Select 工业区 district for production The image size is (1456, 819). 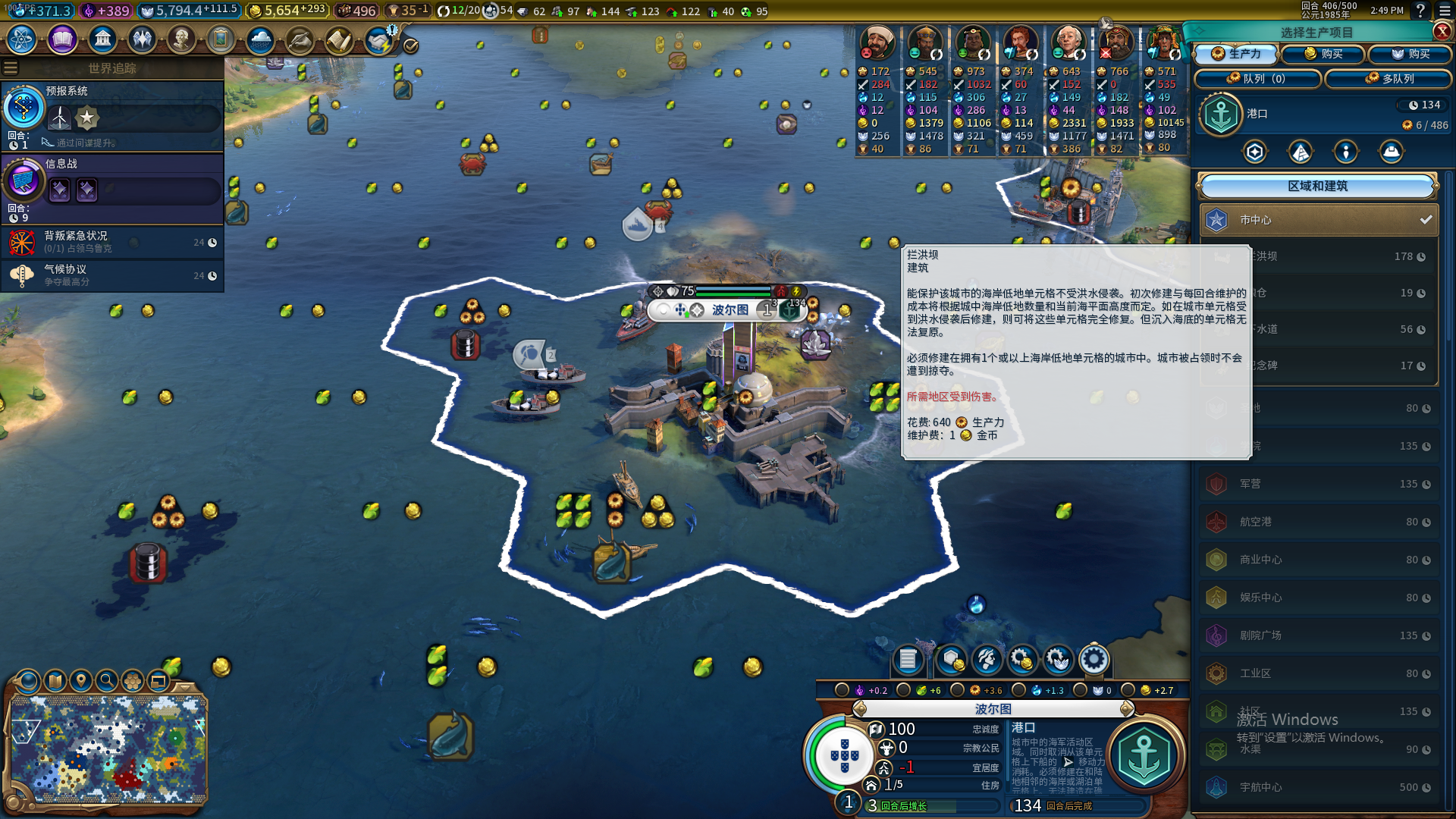coord(1319,673)
